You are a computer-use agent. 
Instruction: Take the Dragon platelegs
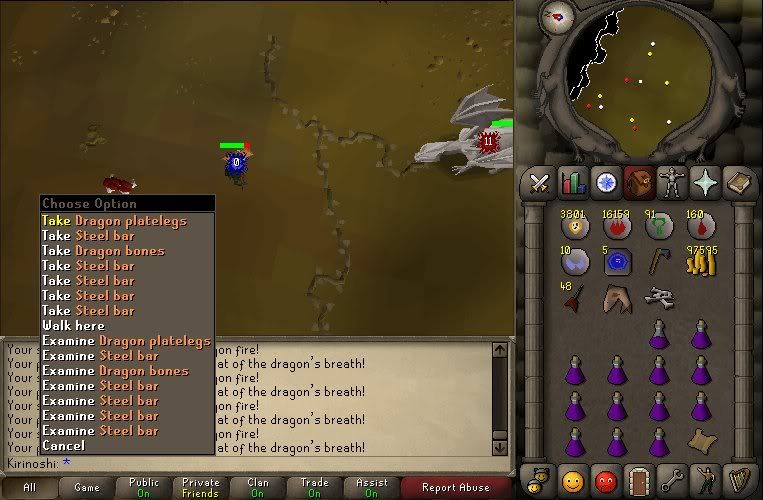point(114,221)
